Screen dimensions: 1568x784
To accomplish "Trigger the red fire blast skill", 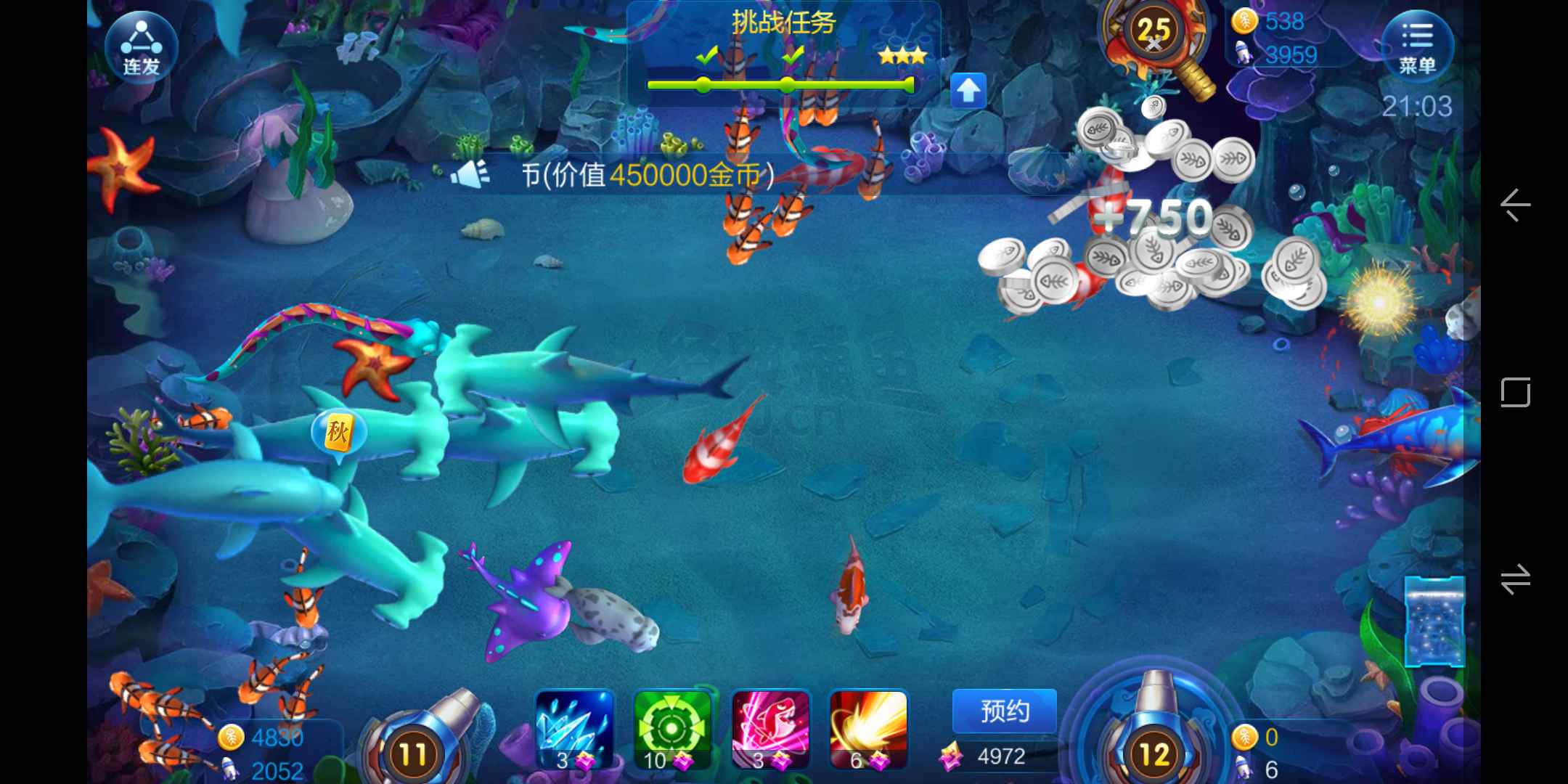I will pos(867,728).
